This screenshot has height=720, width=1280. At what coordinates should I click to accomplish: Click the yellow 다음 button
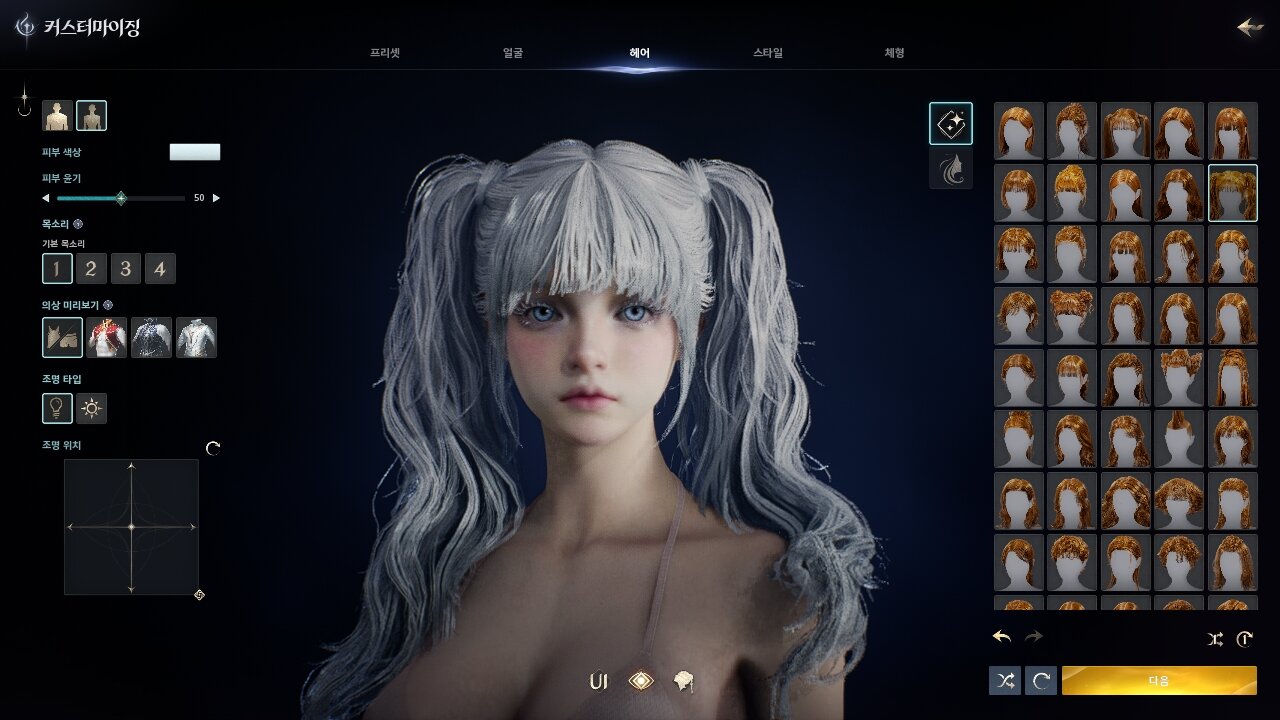coord(1159,680)
